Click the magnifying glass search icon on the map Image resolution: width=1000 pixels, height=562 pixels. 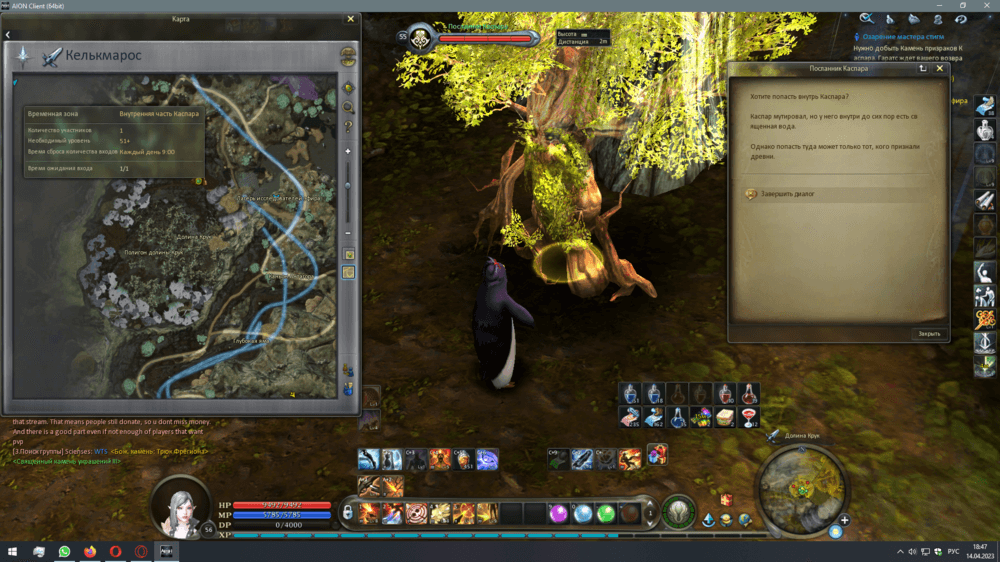click(348, 107)
